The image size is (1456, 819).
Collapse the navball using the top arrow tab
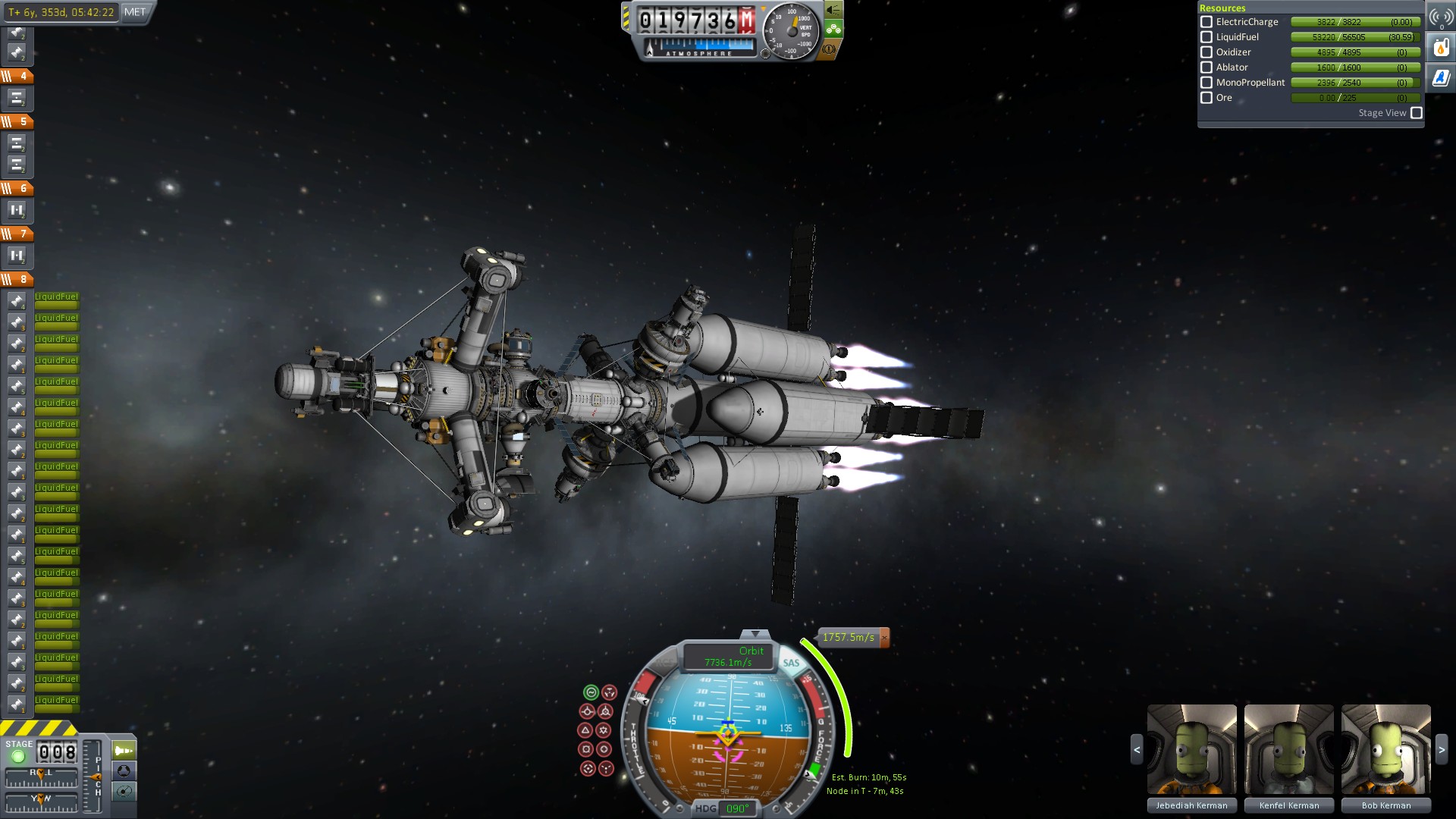(754, 634)
